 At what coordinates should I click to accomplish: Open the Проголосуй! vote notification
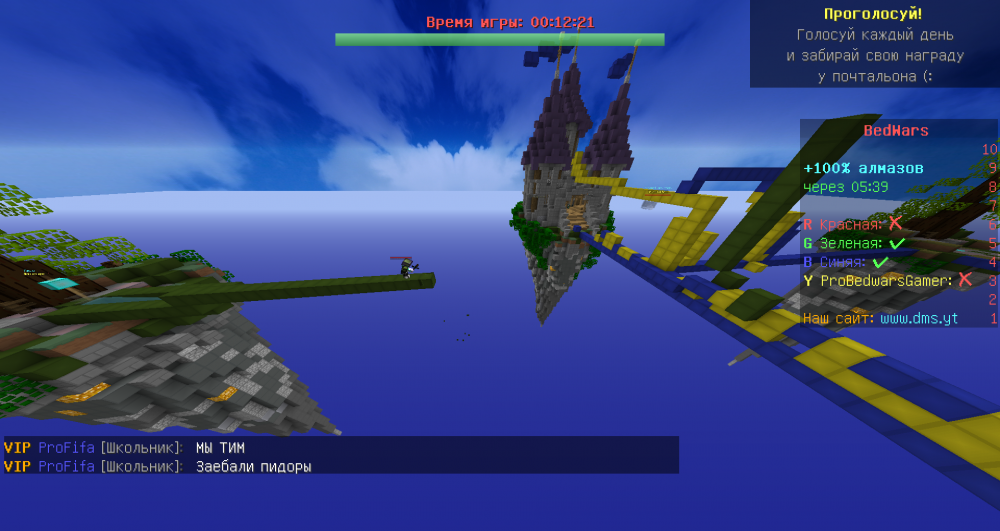tap(873, 14)
